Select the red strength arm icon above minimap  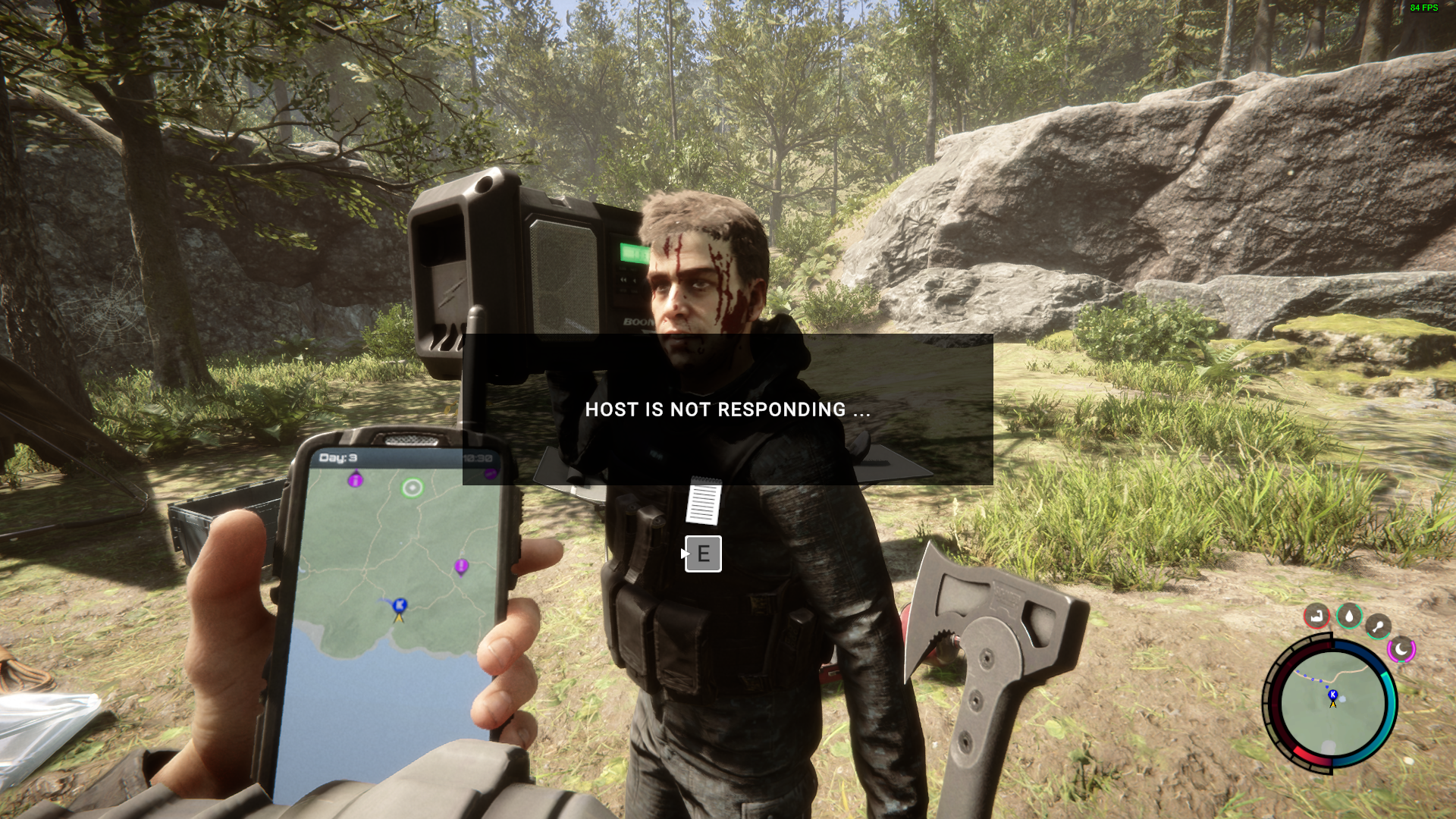1316,615
